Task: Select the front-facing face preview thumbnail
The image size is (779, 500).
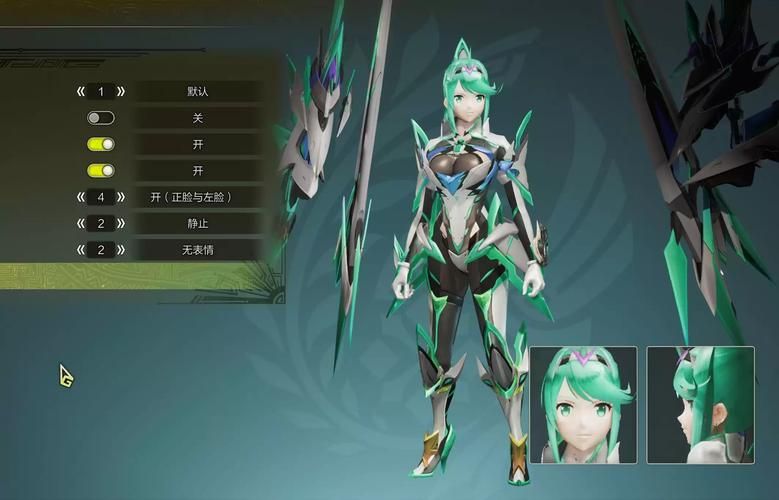Action: coord(583,404)
